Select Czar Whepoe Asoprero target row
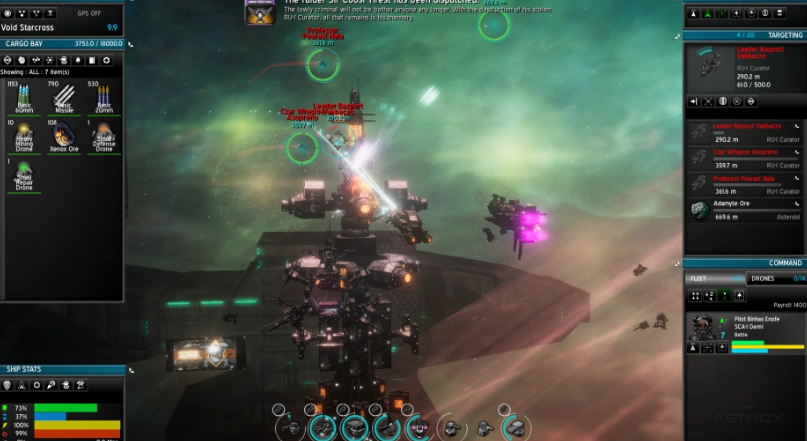 [745, 159]
